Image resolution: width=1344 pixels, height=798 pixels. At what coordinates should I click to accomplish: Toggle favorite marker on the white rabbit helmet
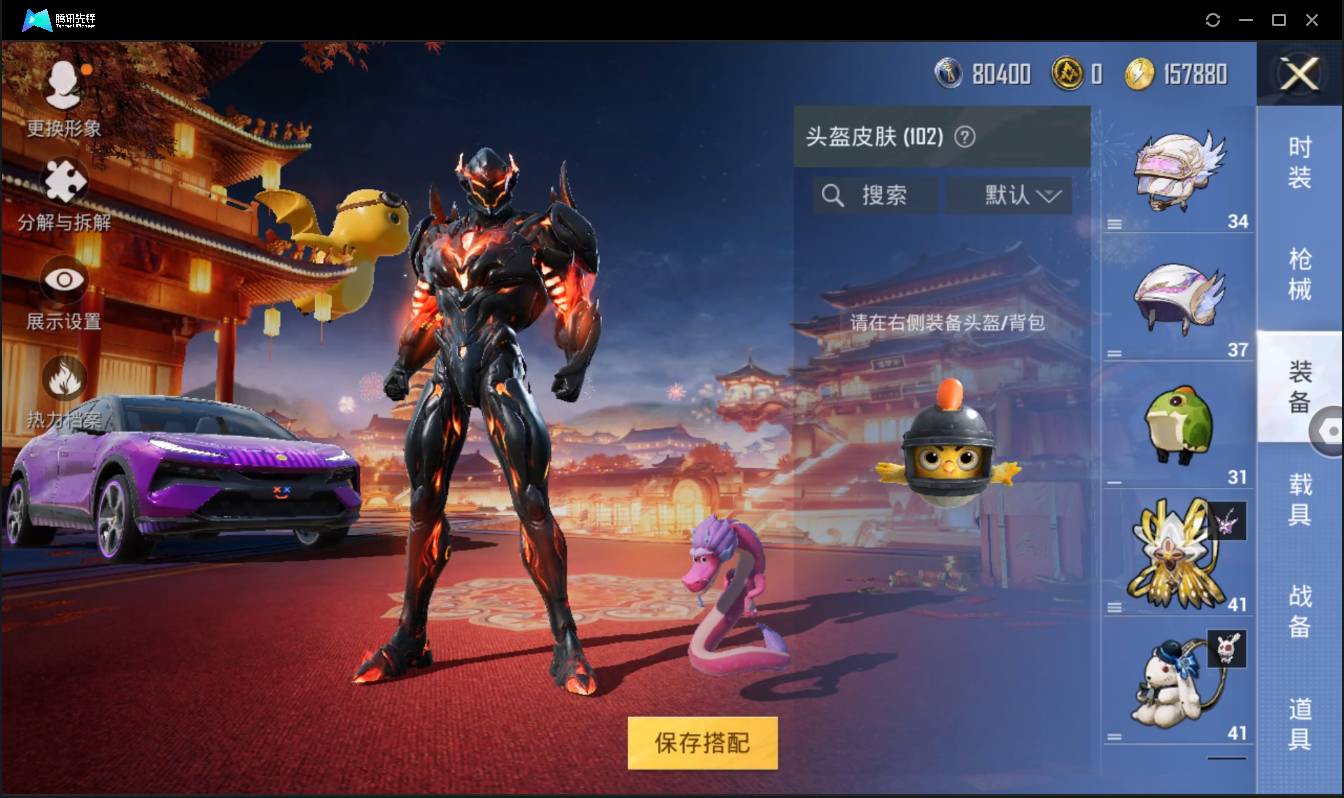1228,650
